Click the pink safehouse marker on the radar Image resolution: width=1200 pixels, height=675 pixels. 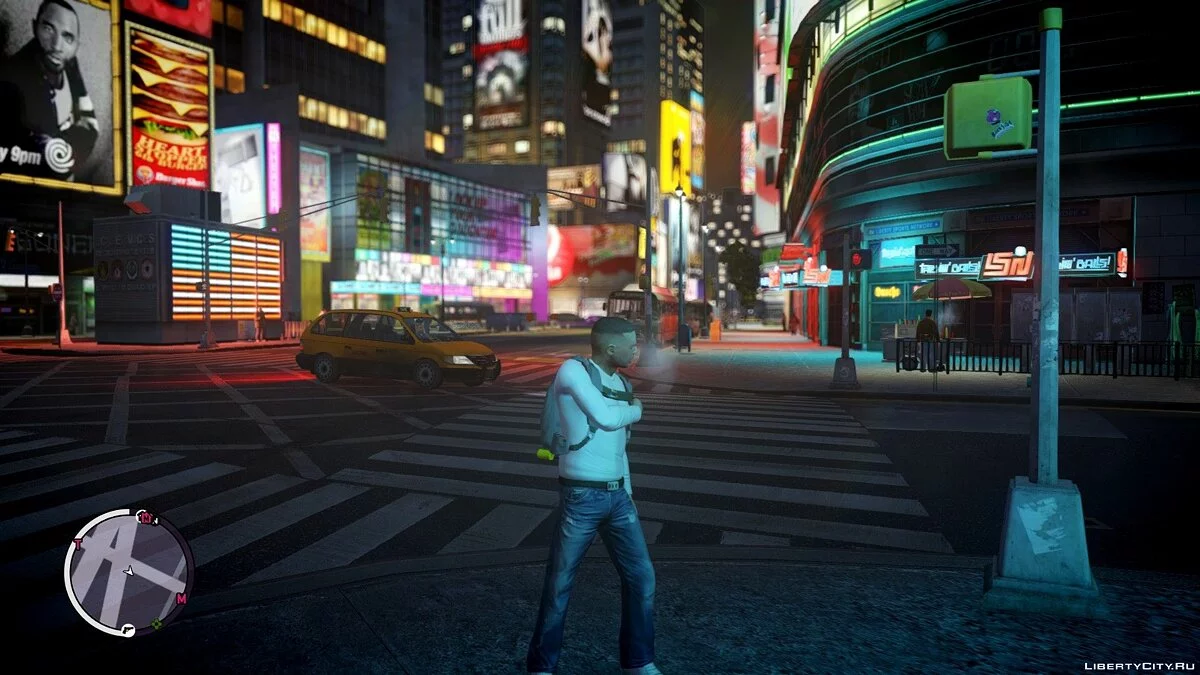pyautogui.click(x=146, y=518)
